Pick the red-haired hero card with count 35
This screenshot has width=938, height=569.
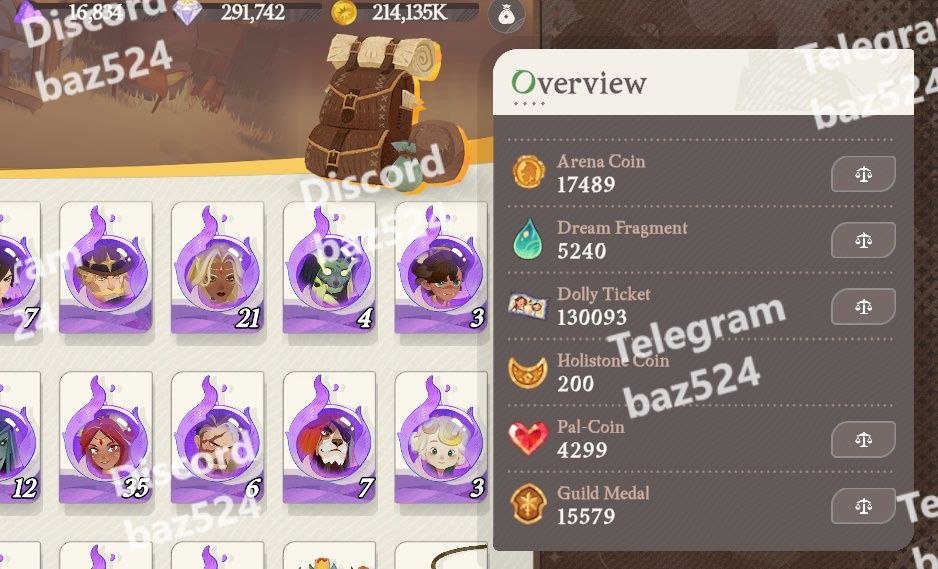(x=106, y=436)
